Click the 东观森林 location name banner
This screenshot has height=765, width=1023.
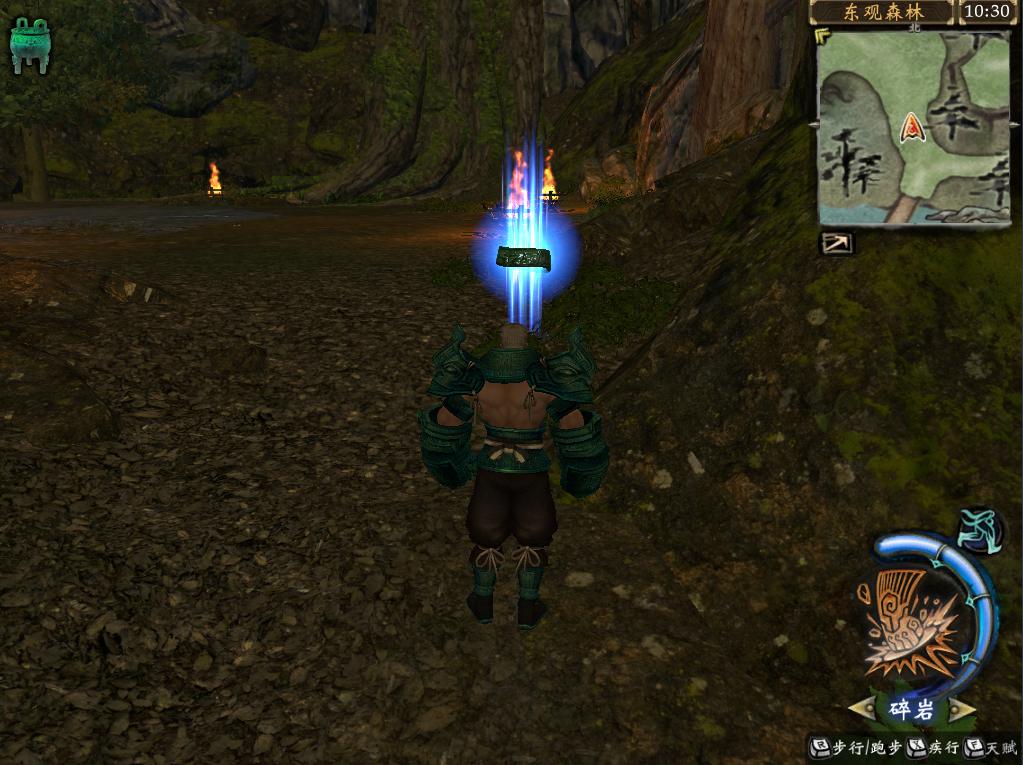click(882, 12)
